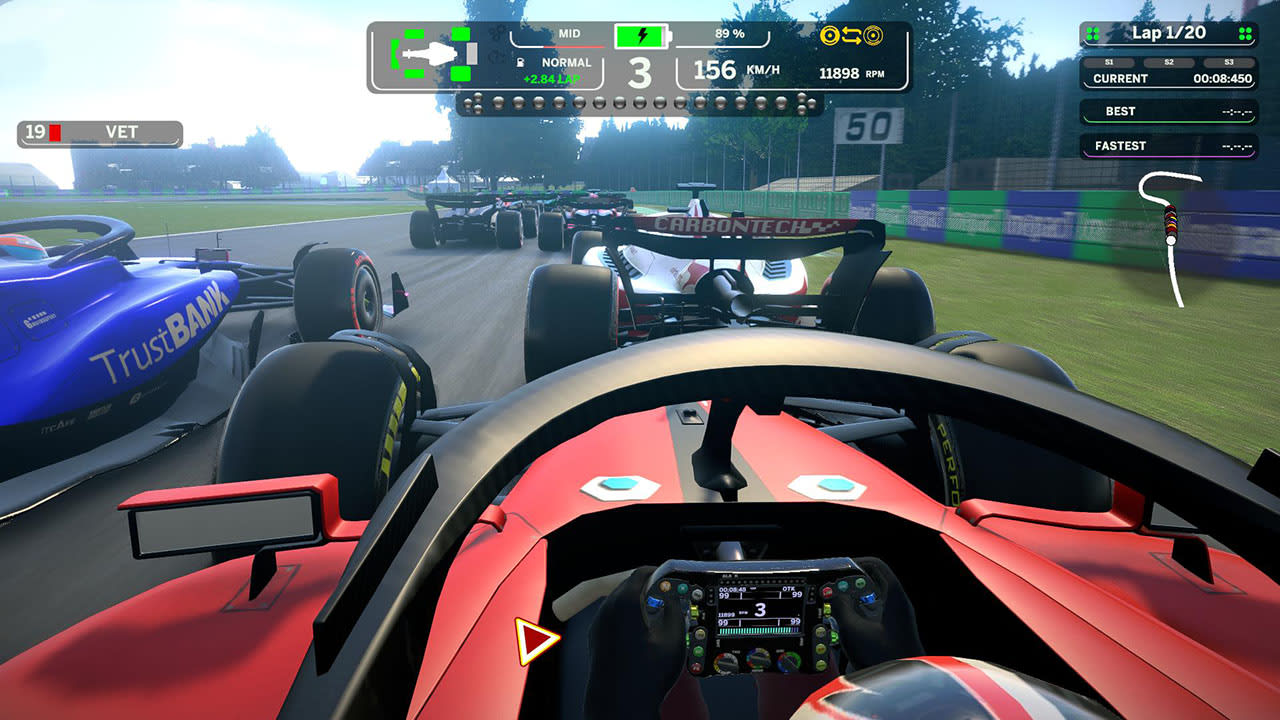Viewport: 1280px width, 720px height.
Task: Select the S1 sector tab
Action: point(1109,61)
